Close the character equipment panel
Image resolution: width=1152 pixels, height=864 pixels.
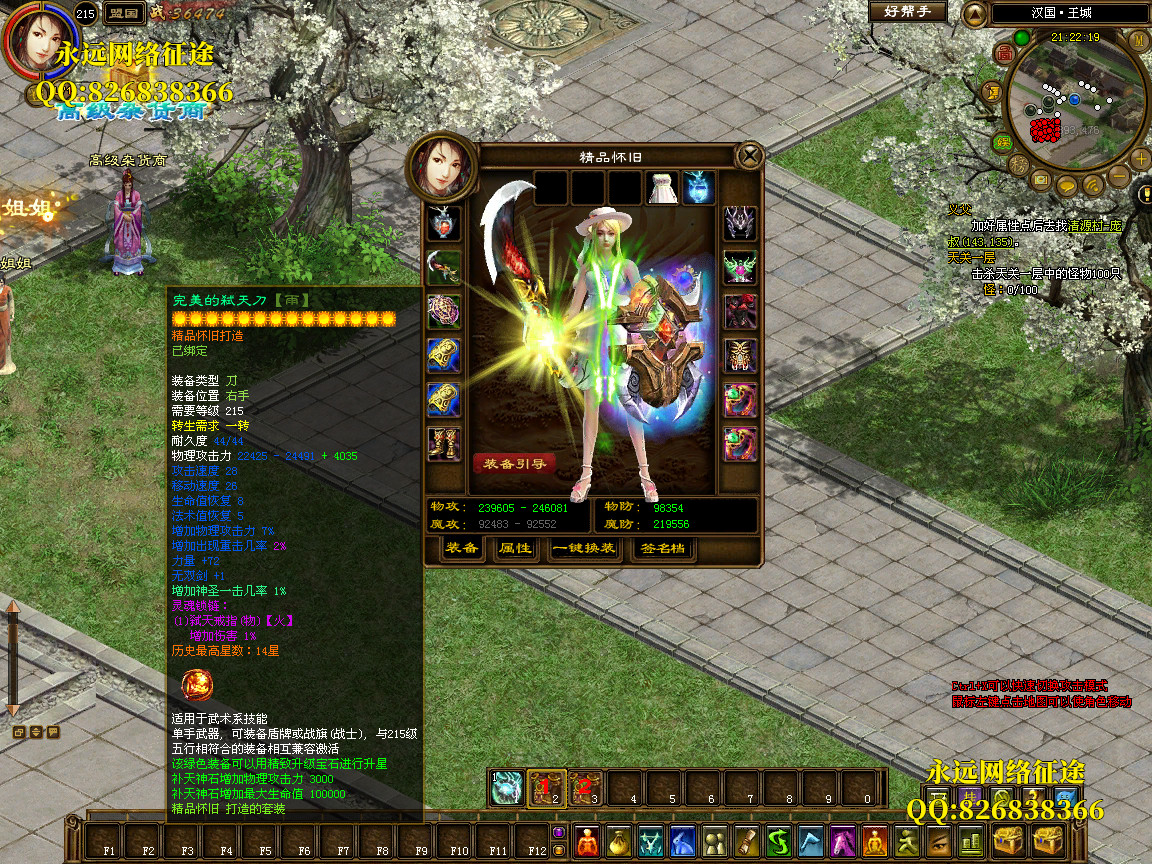[749, 156]
